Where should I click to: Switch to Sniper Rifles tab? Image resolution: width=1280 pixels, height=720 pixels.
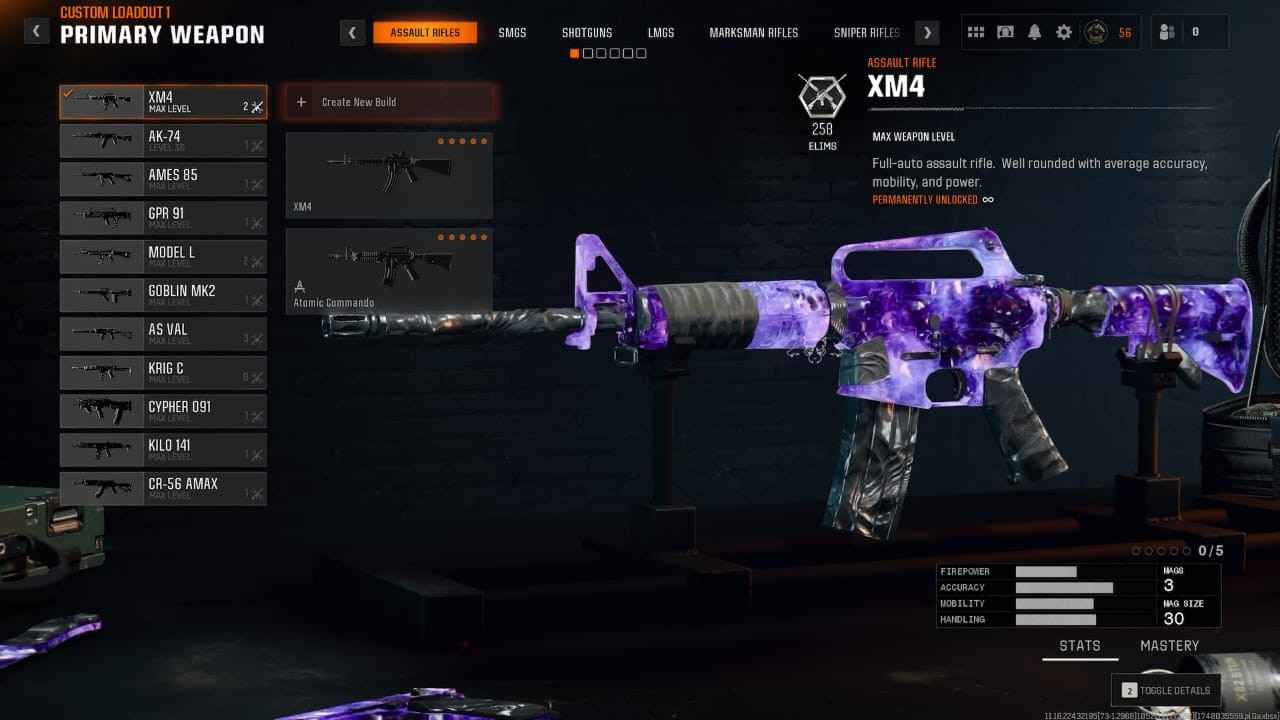pos(866,33)
